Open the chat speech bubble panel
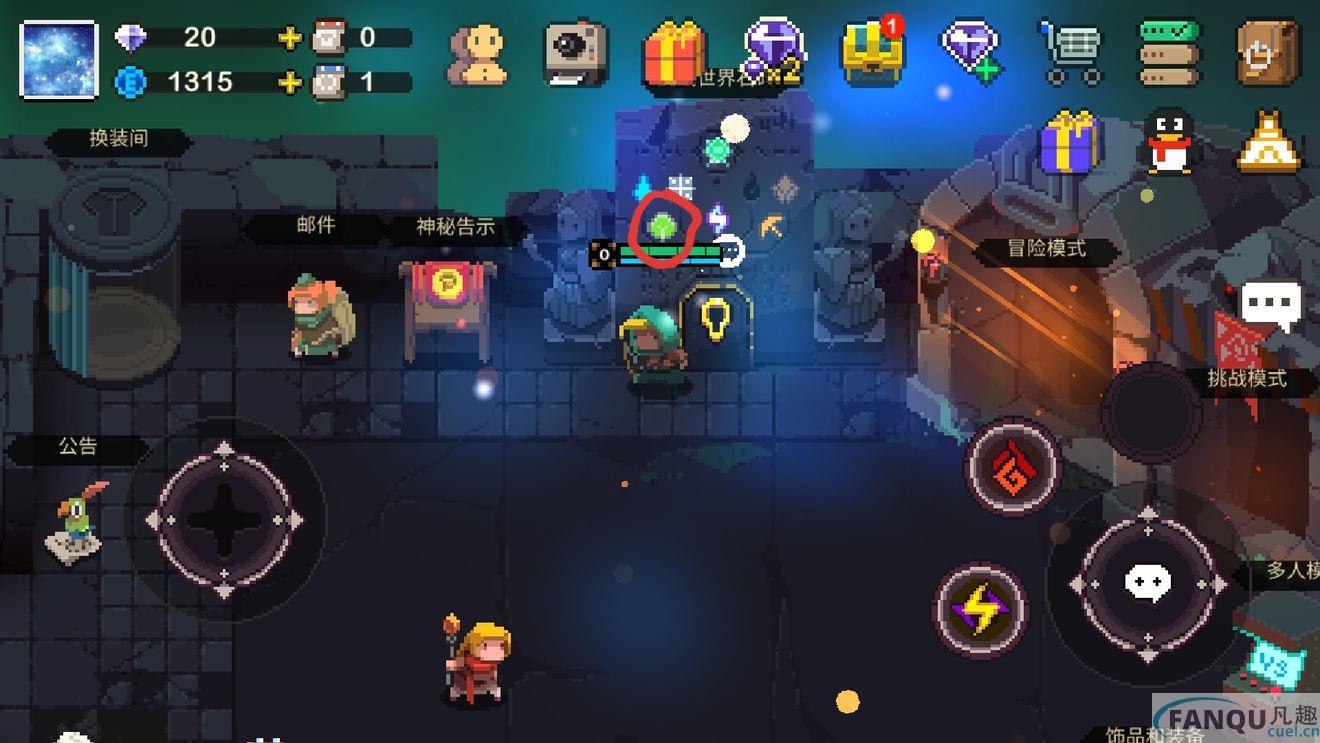 (x=1271, y=304)
